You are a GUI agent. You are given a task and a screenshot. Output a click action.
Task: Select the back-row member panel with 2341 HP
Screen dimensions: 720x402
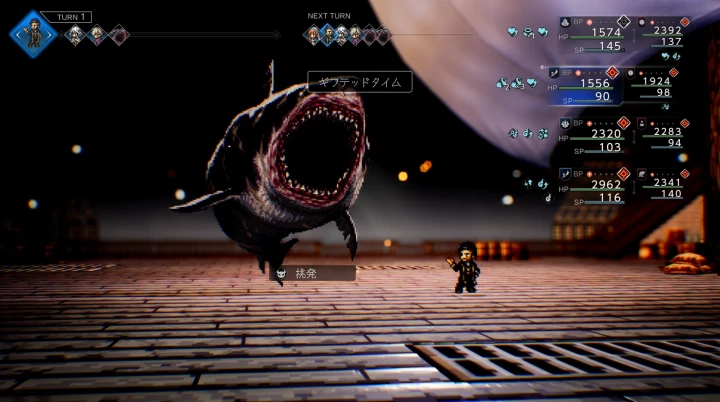coord(663,186)
